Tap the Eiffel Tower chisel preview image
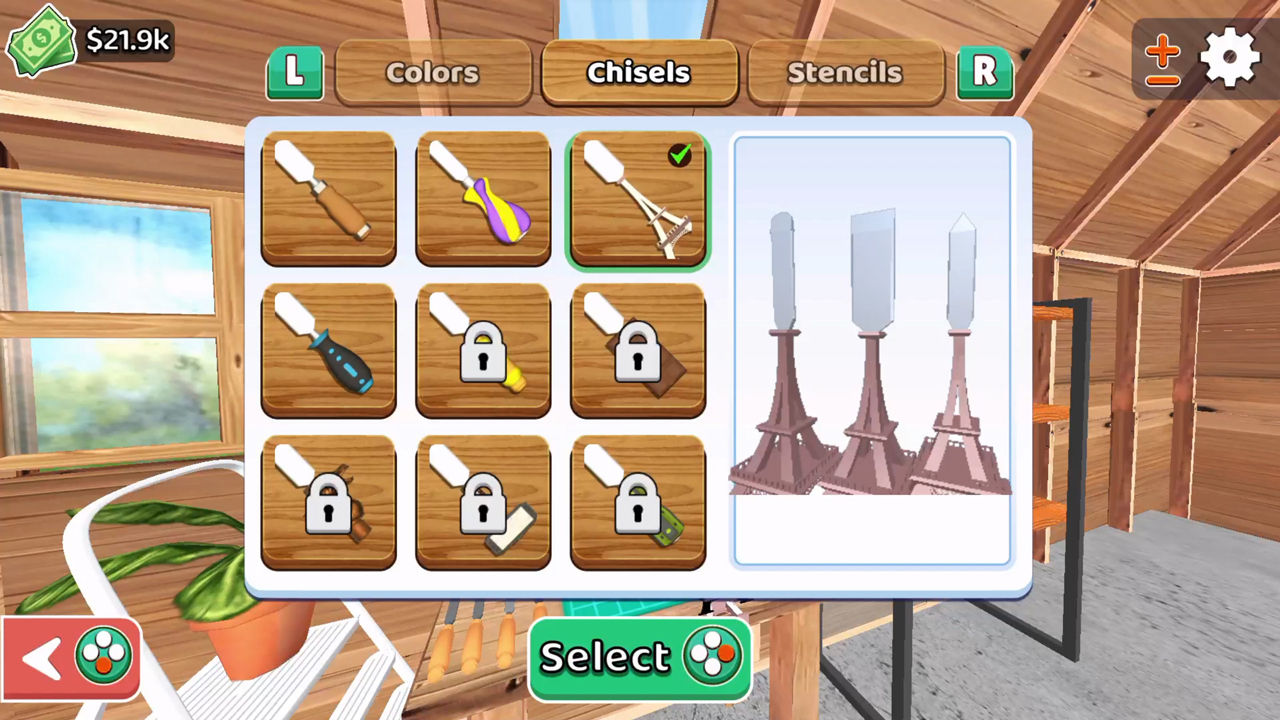 pyautogui.click(x=870, y=350)
